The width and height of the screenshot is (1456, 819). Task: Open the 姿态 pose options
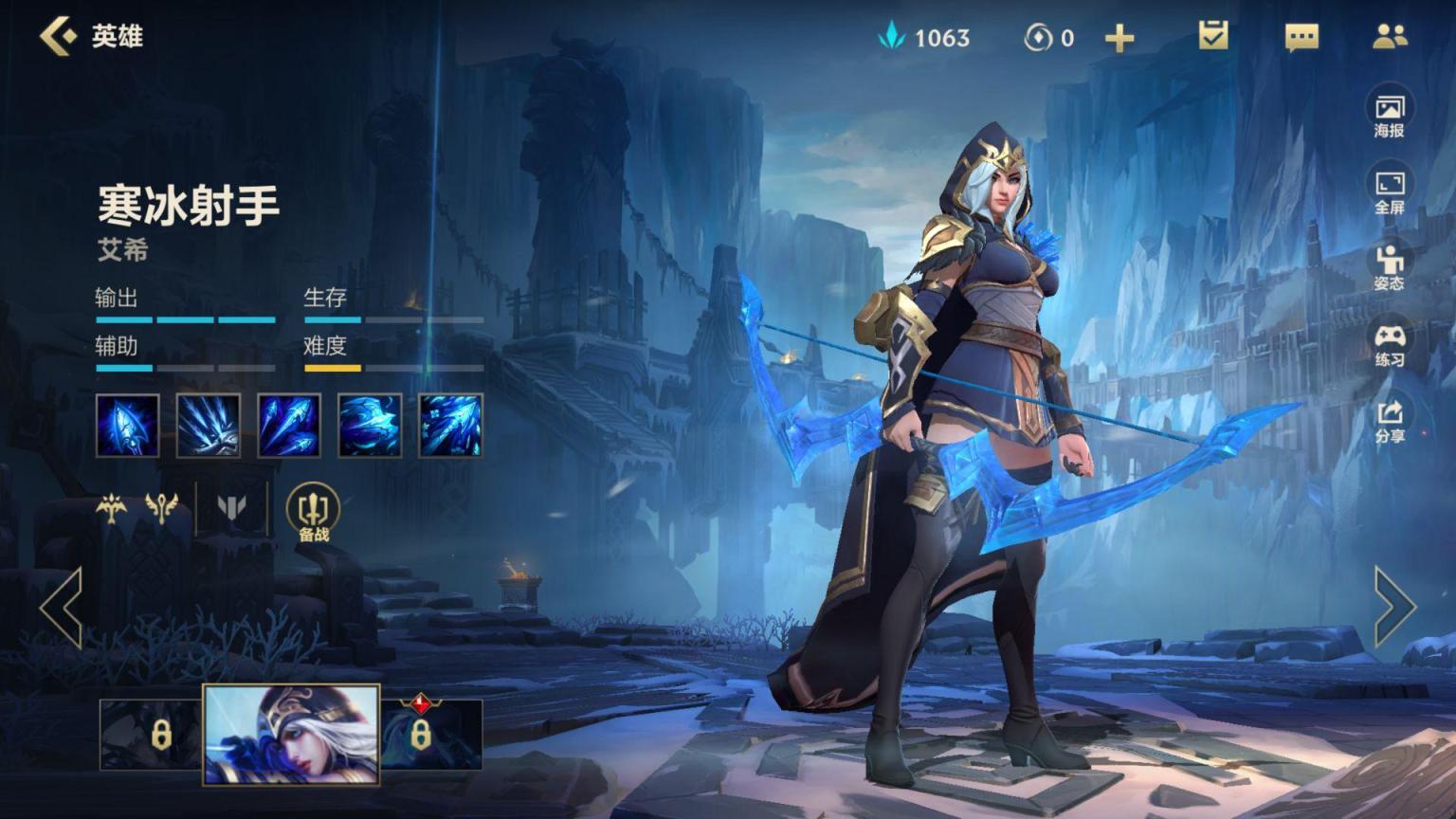pos(1389,267)
